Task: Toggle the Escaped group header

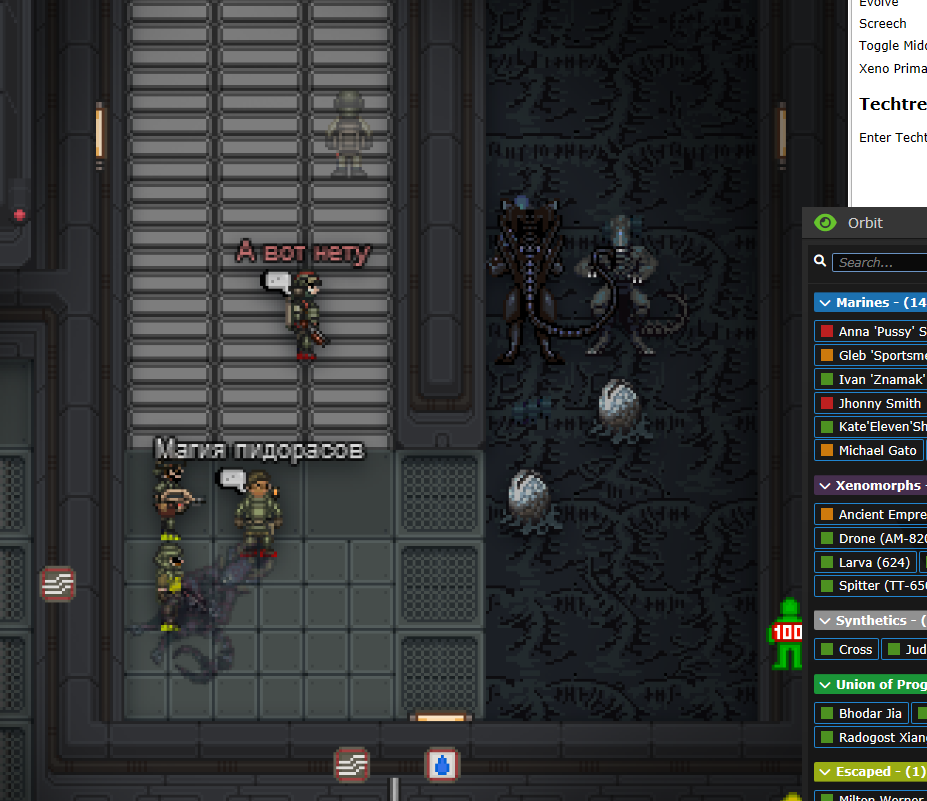Action: [870, 772]
